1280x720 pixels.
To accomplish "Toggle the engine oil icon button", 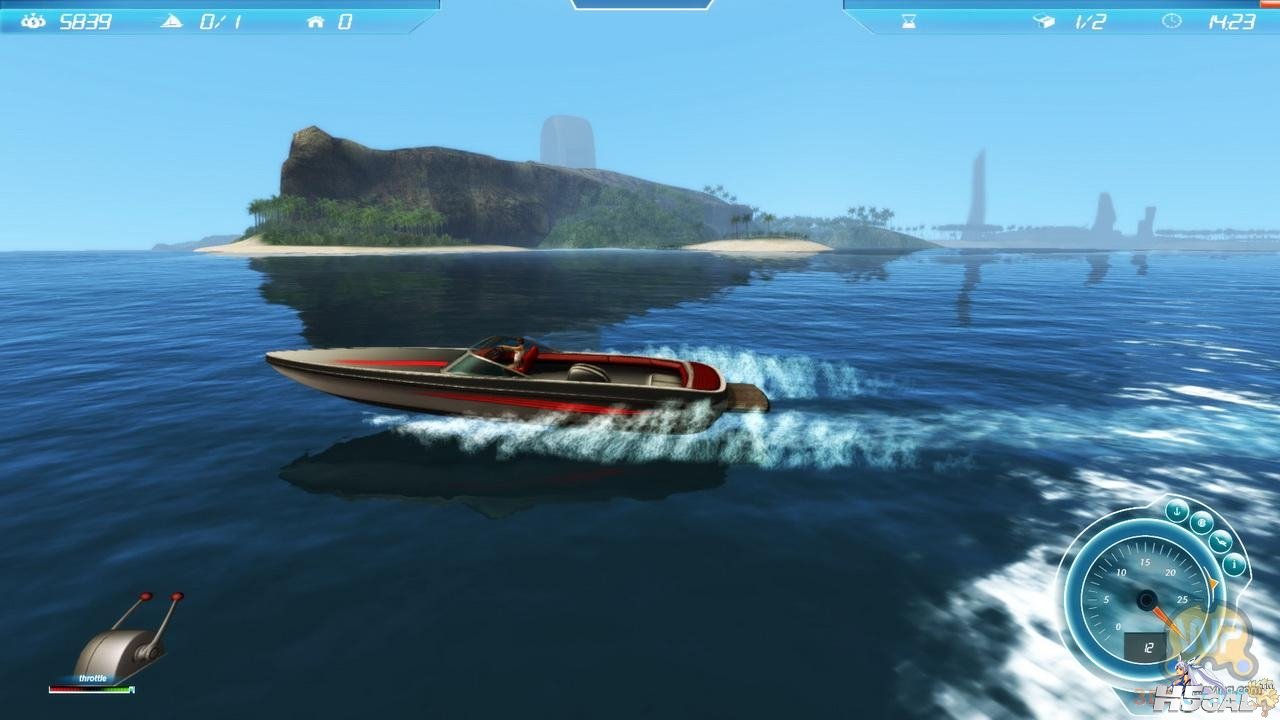I will point(1220,542).
